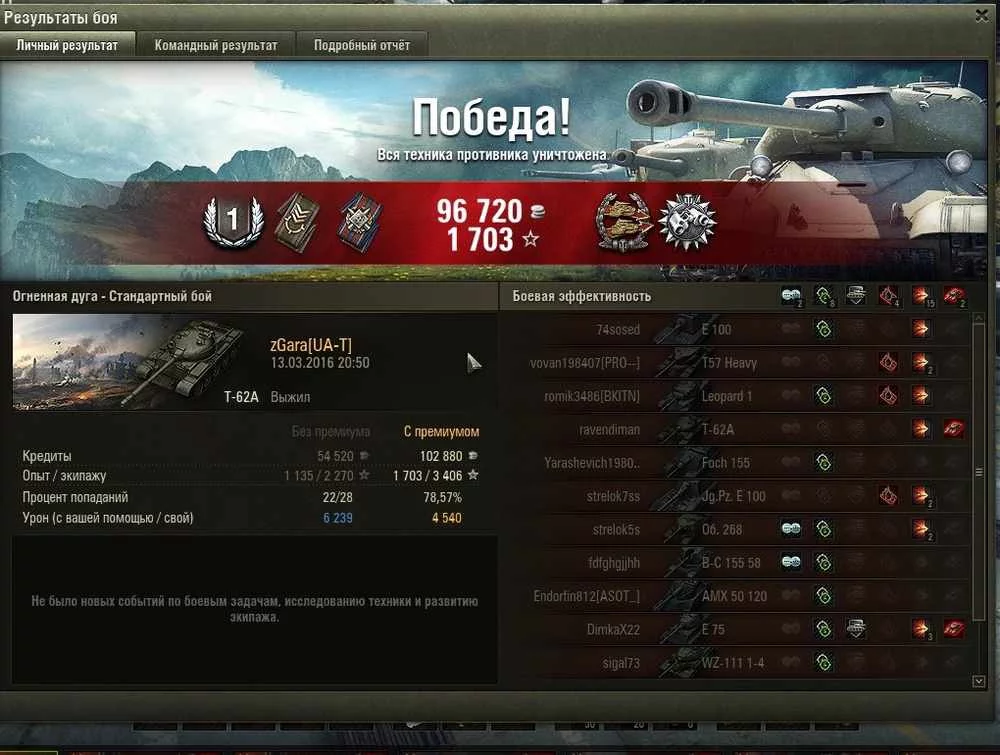Select the 74sosed E 100 row
This screenshot has height=755, width=1000.
(x=735, y=330)
